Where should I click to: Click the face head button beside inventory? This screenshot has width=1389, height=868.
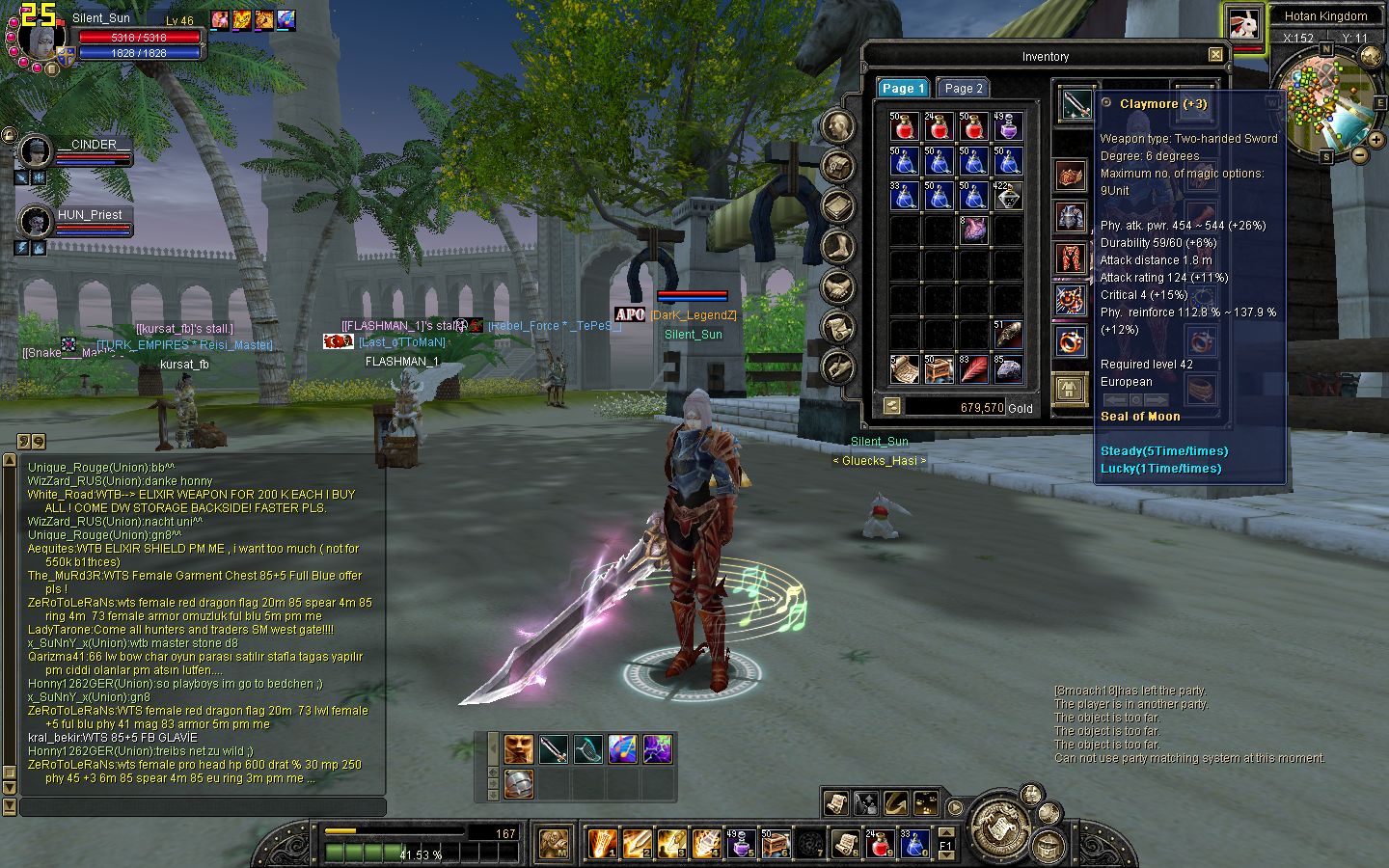(x=837, y=126)
